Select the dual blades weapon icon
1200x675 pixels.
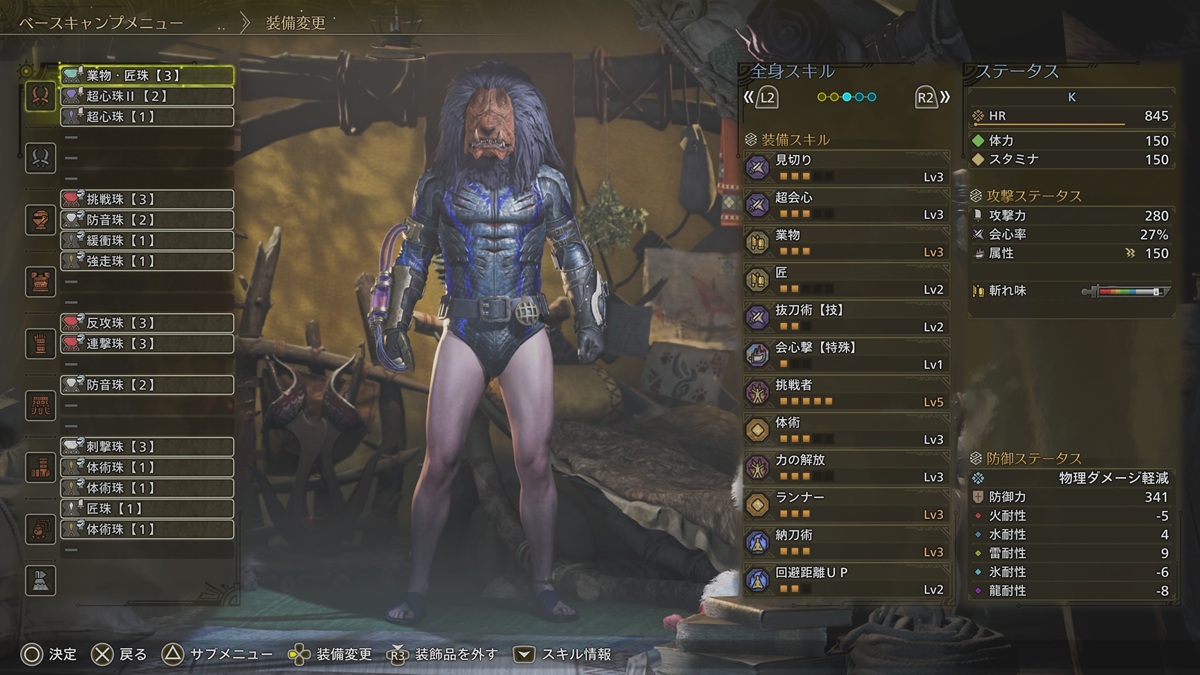click(41, 96)
